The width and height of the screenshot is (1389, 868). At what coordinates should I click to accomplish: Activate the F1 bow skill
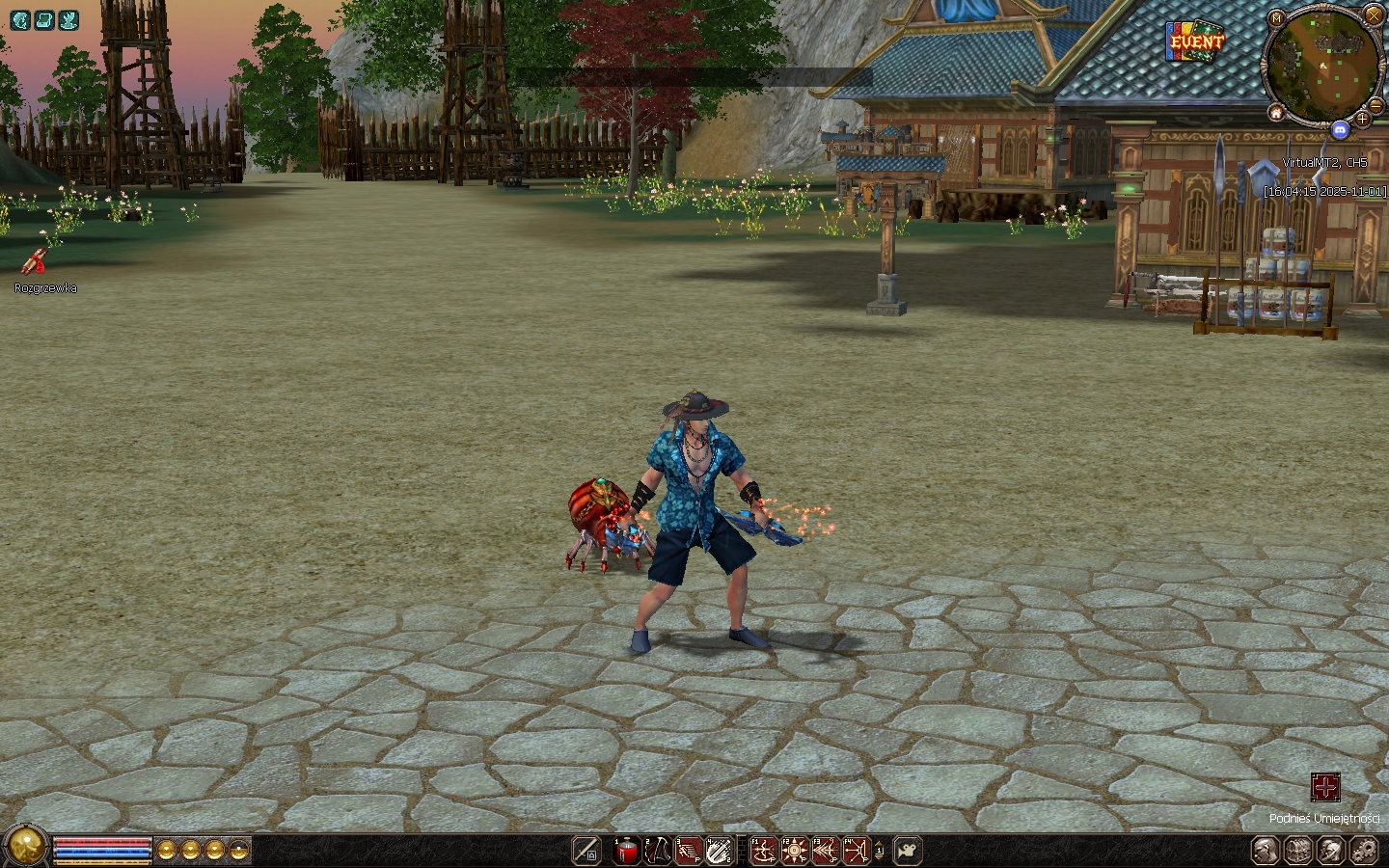[763, 851]
